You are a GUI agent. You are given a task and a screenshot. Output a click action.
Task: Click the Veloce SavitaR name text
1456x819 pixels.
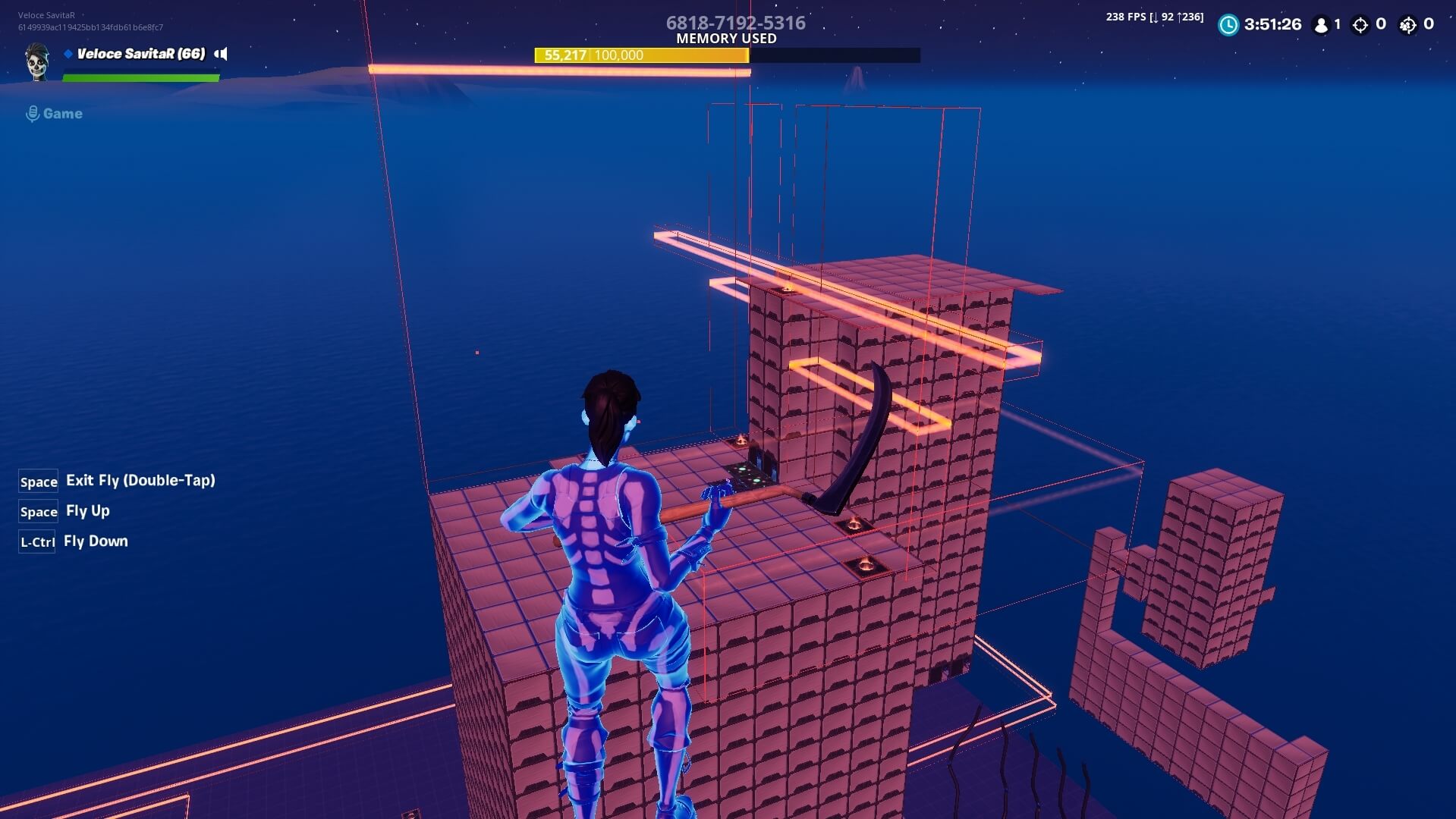(139, 53)
